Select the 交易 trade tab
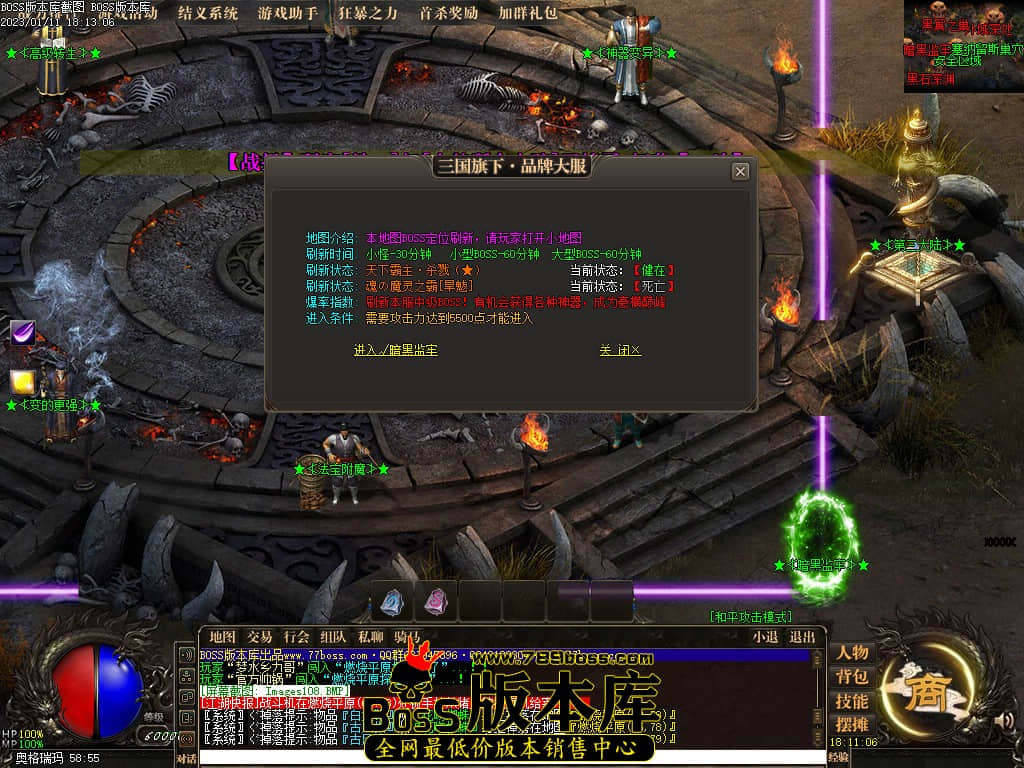The image size is (1024, 768). tap(259, 636)
